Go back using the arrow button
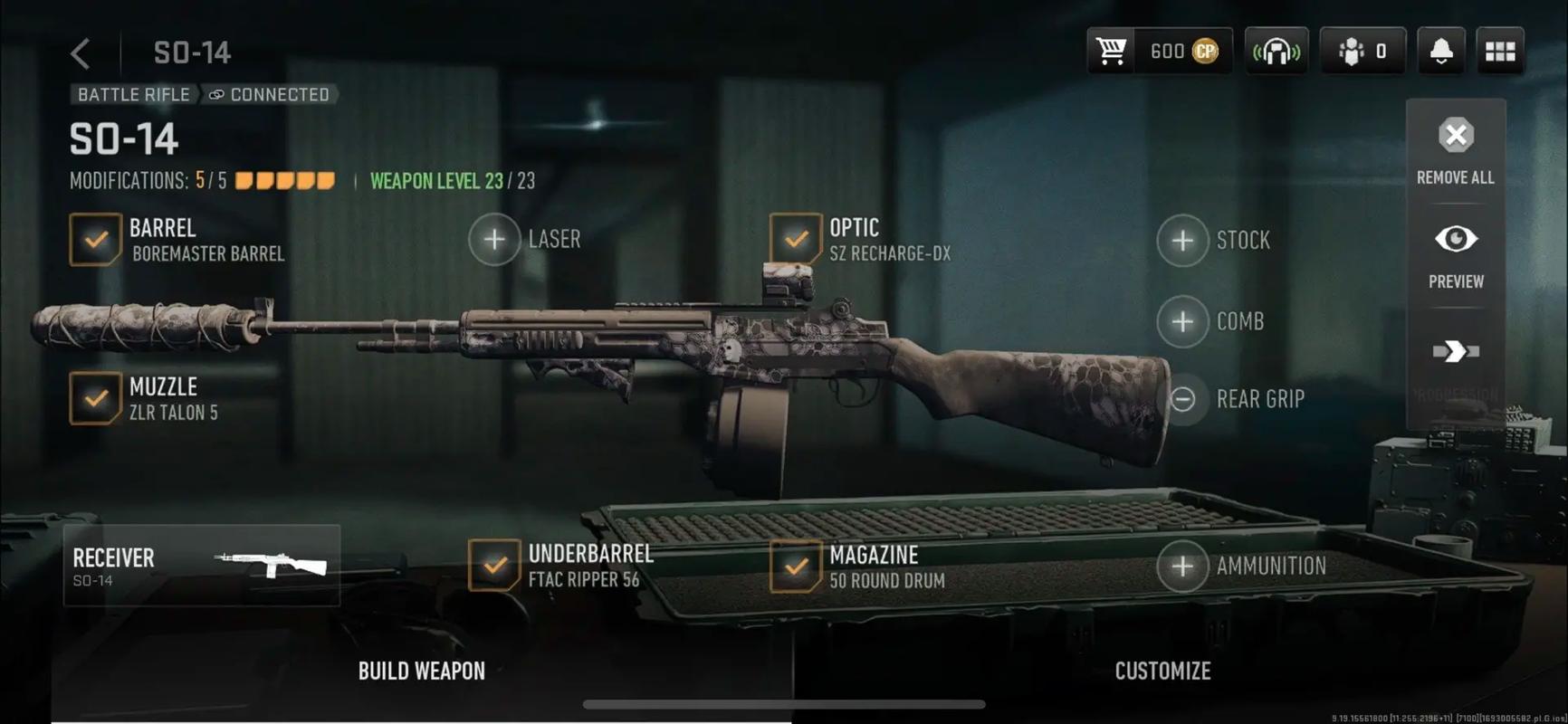 (x=81, y=53)
